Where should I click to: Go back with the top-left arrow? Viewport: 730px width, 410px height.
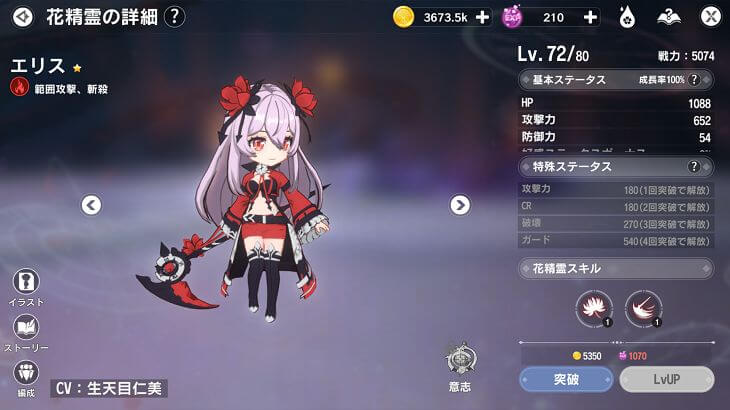tap(23, 16)
